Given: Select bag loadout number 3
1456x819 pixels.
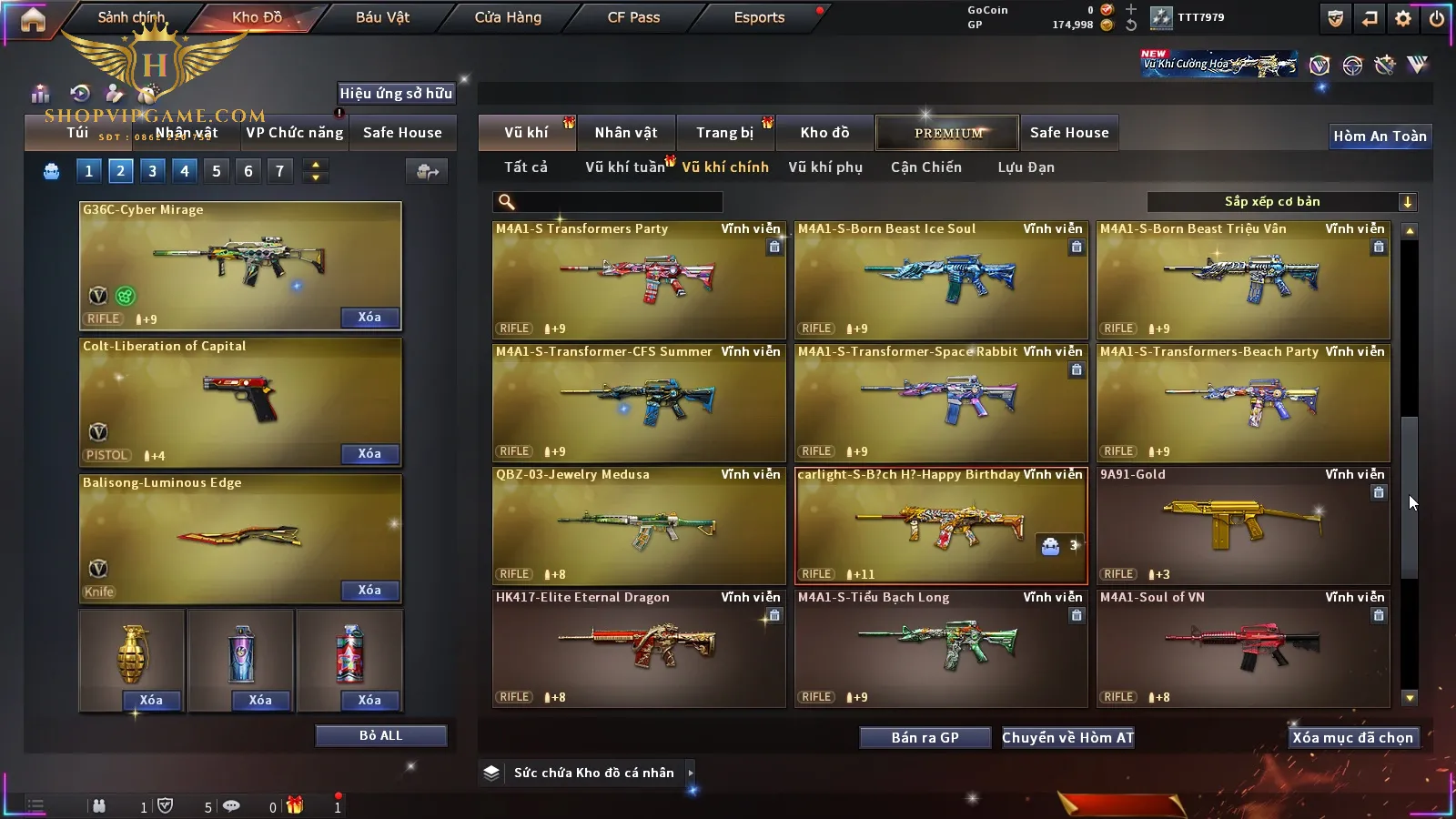Looking at the screenshot, I should click(x=152, y=171).
